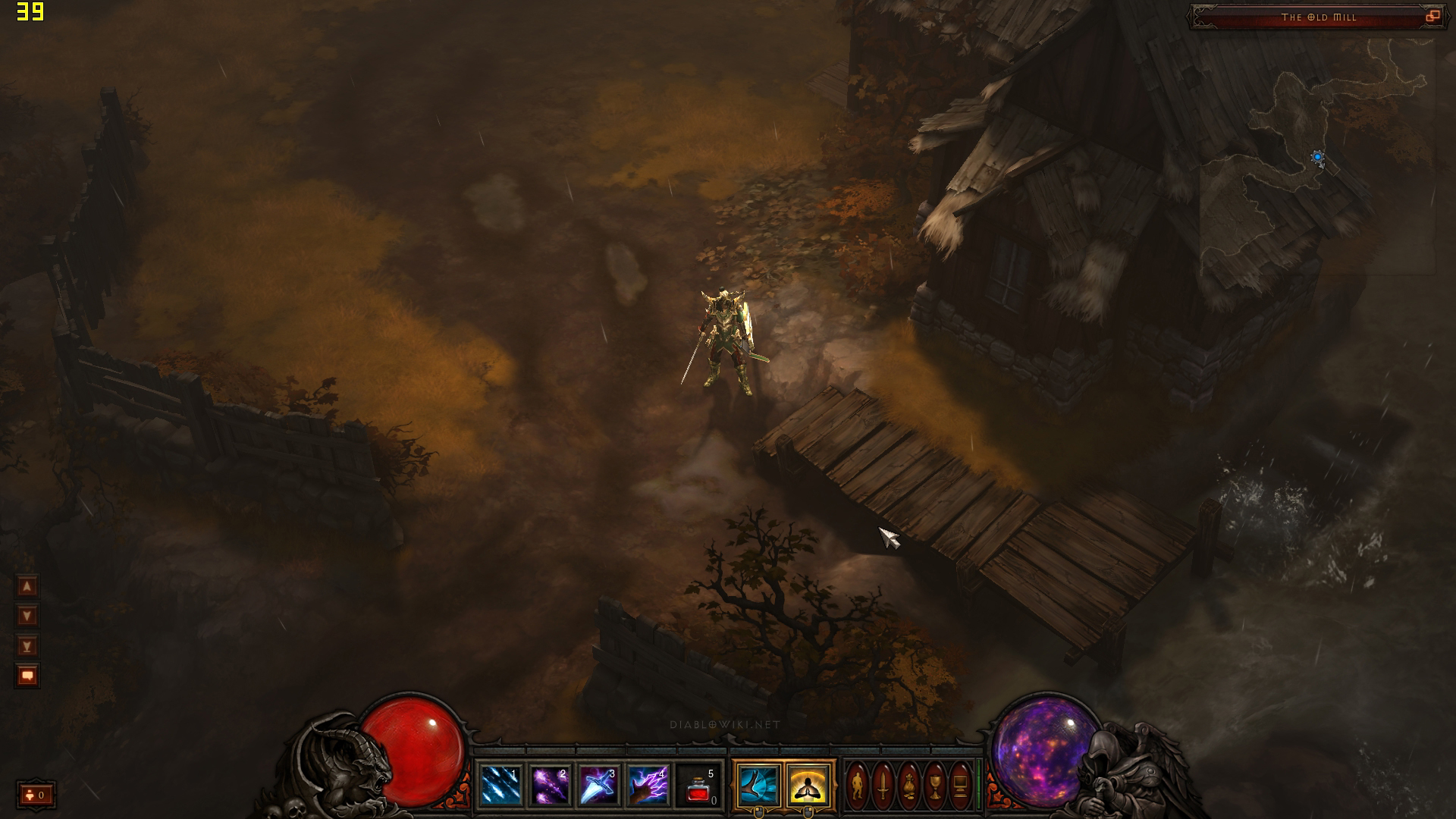1456x819 pixels.
Task: Open the sword menu button
Action: 883,786
